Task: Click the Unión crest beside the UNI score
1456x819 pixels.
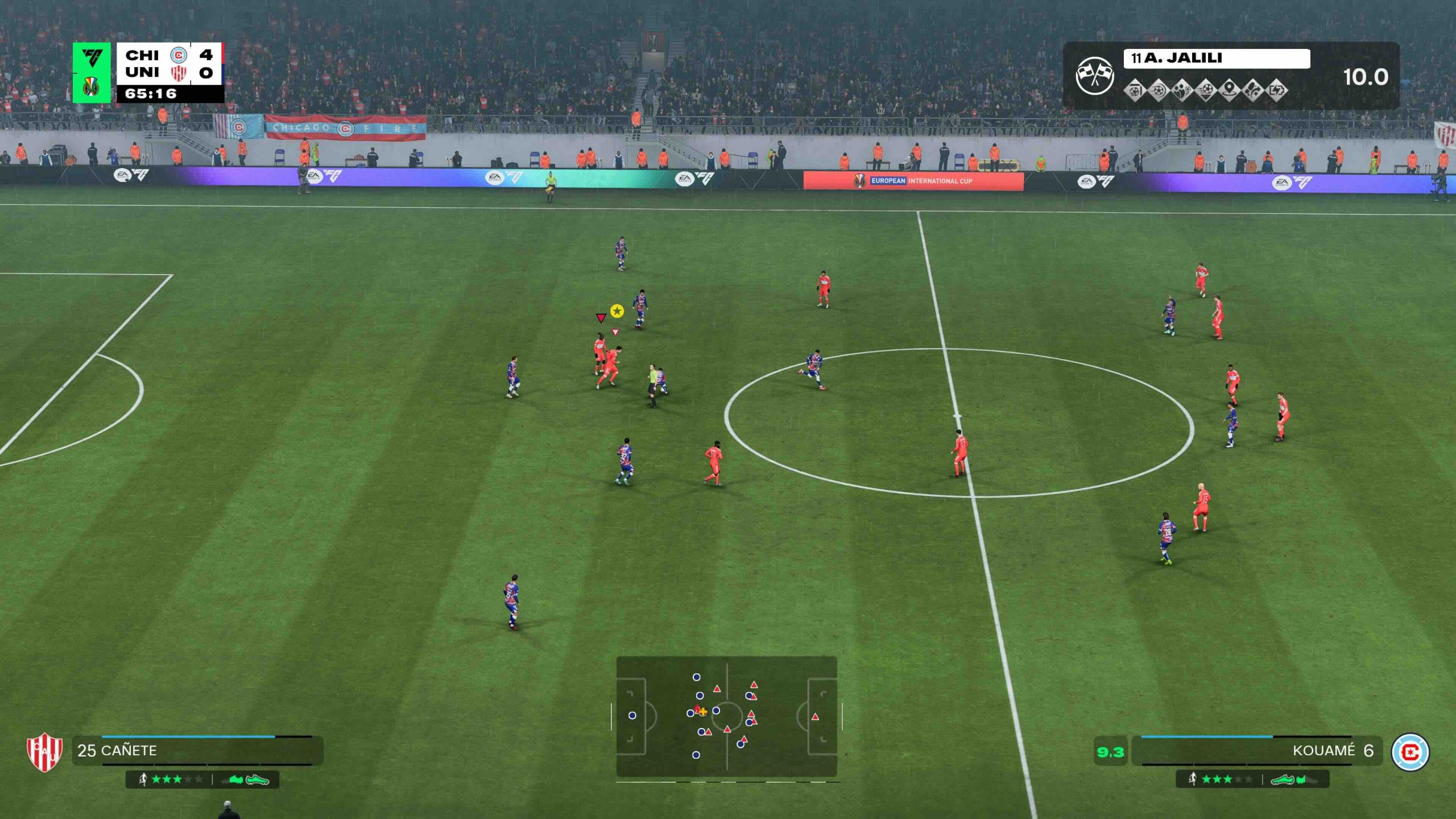Action: point(179,74)
